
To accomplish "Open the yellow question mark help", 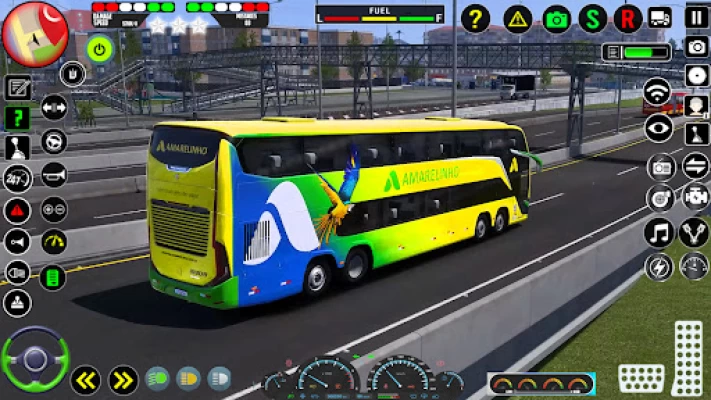I will pyautogui.click(x=476, y=18).
